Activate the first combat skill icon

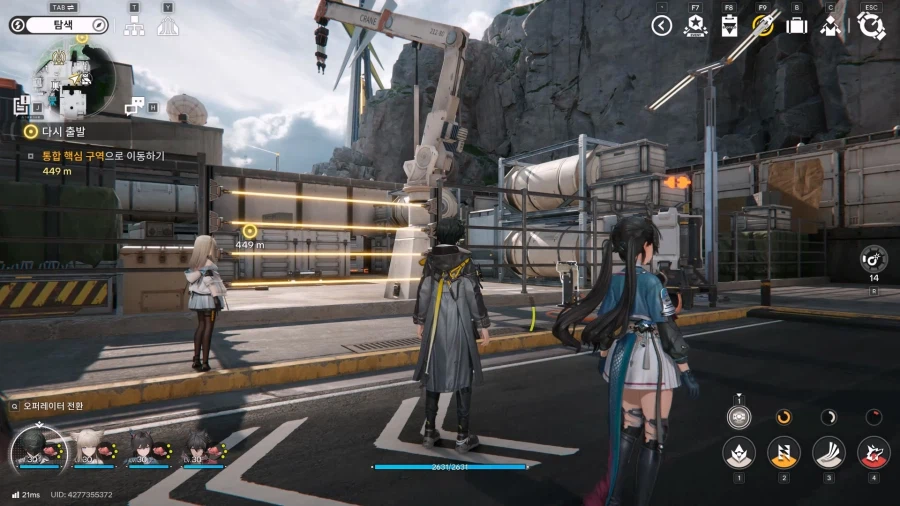coord(739,452)
